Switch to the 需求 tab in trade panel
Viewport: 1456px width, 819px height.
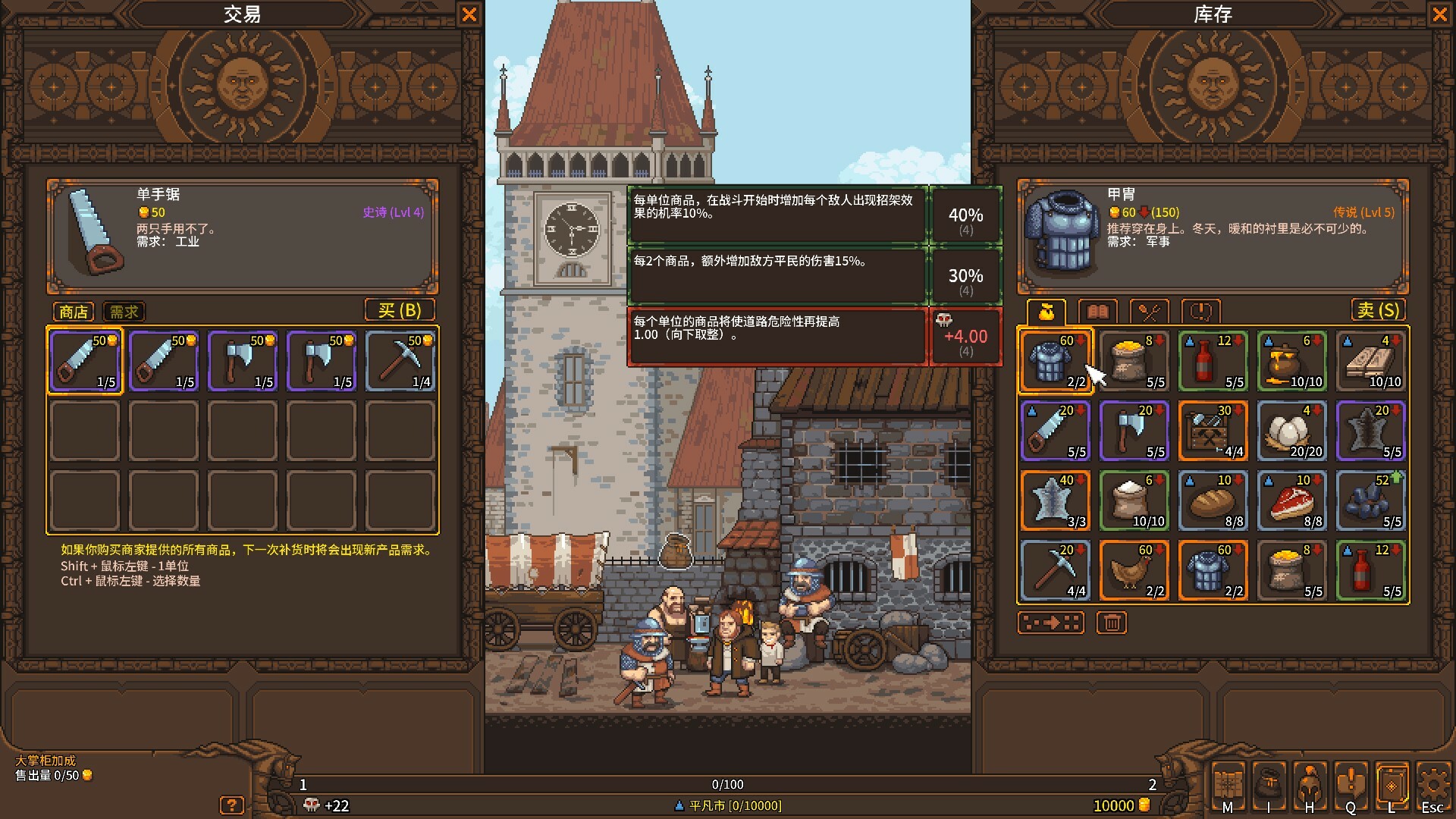[123, 312]
